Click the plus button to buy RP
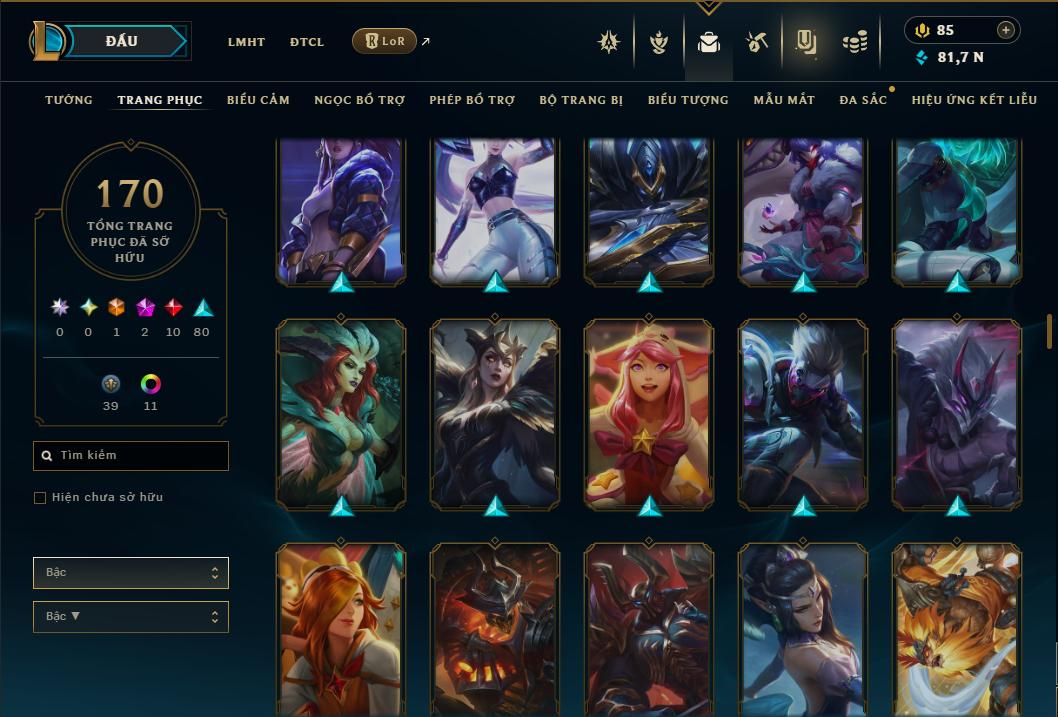Viewport: 1058px width, 717px height. [x=1005, y=30]
